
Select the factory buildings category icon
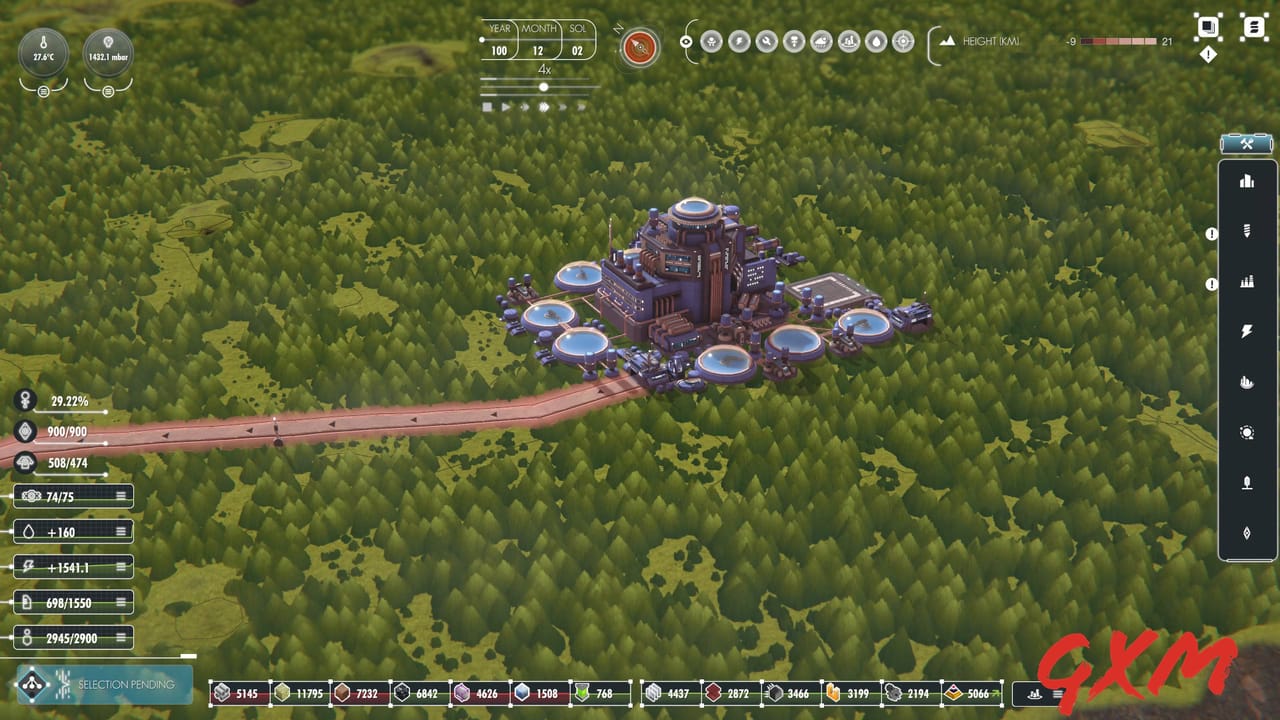1247,281
